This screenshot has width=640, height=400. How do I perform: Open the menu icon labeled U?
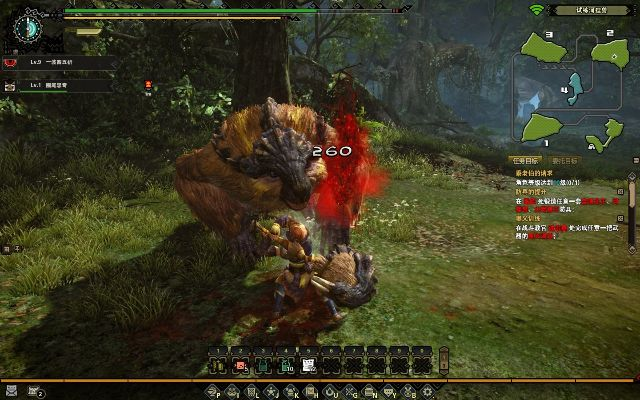pyautogui.click(x=331, y=391)
